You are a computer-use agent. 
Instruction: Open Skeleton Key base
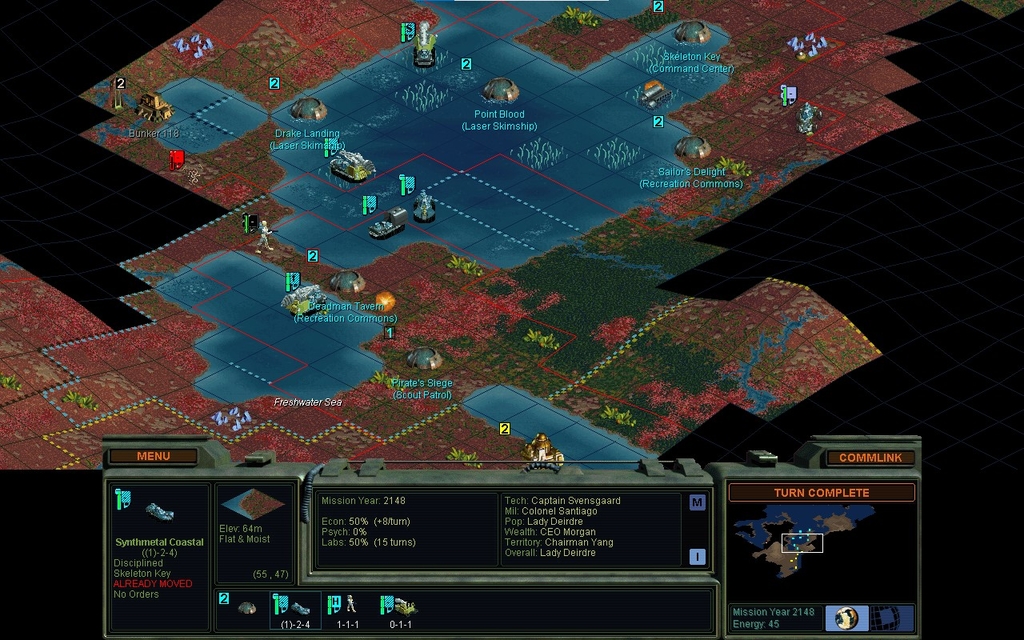pos(692,33)
